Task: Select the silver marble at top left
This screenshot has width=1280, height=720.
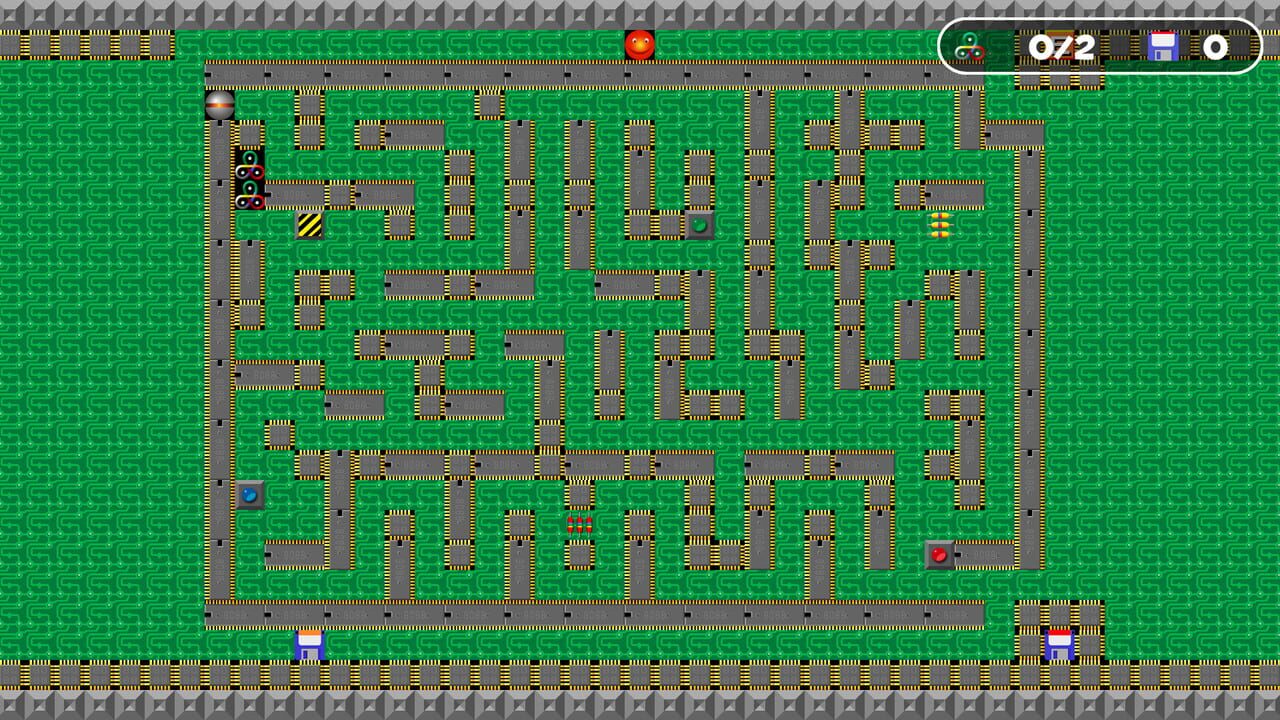Action: pos(220,104)
